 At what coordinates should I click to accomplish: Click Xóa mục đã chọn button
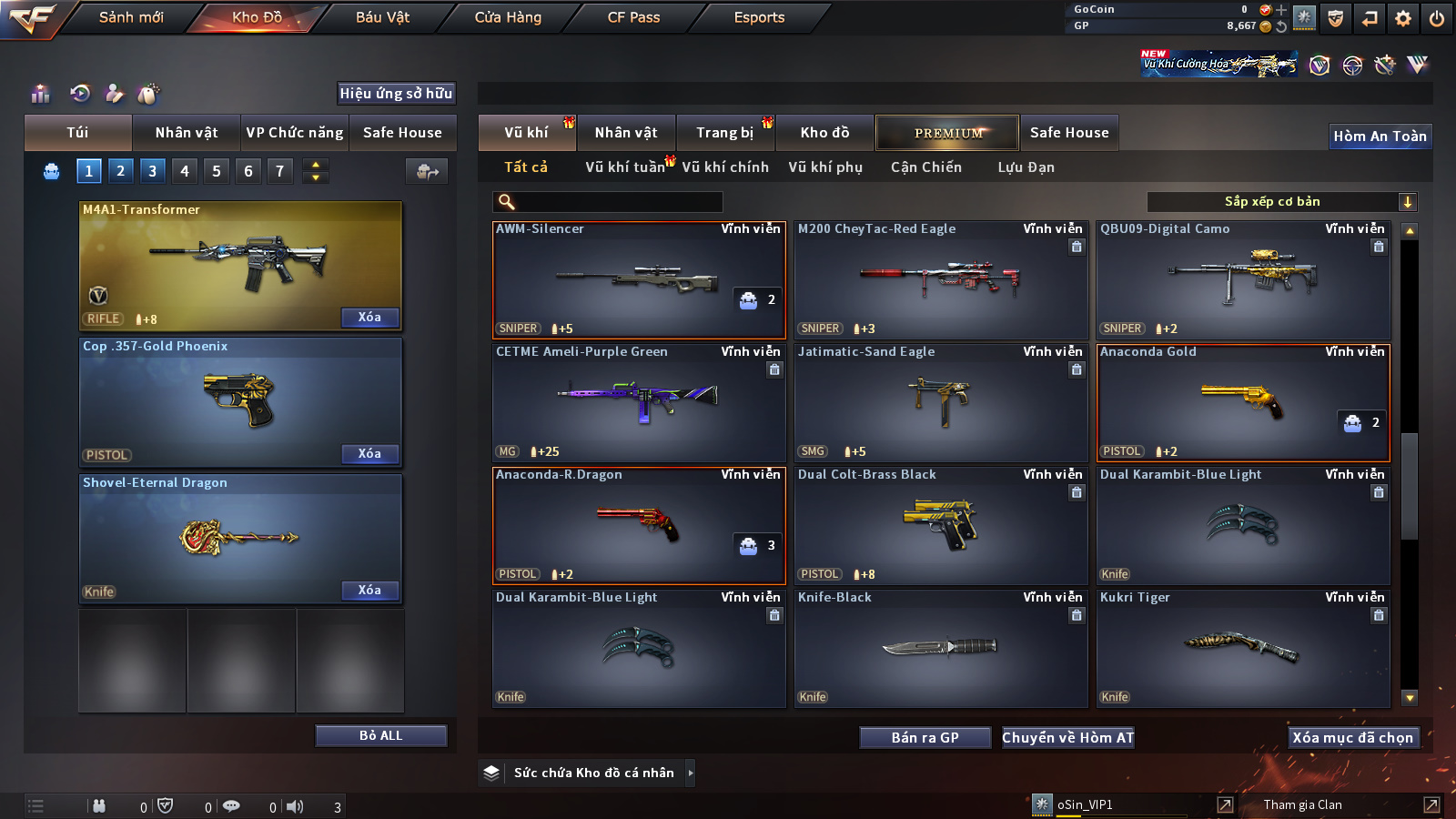(1352, 738)
